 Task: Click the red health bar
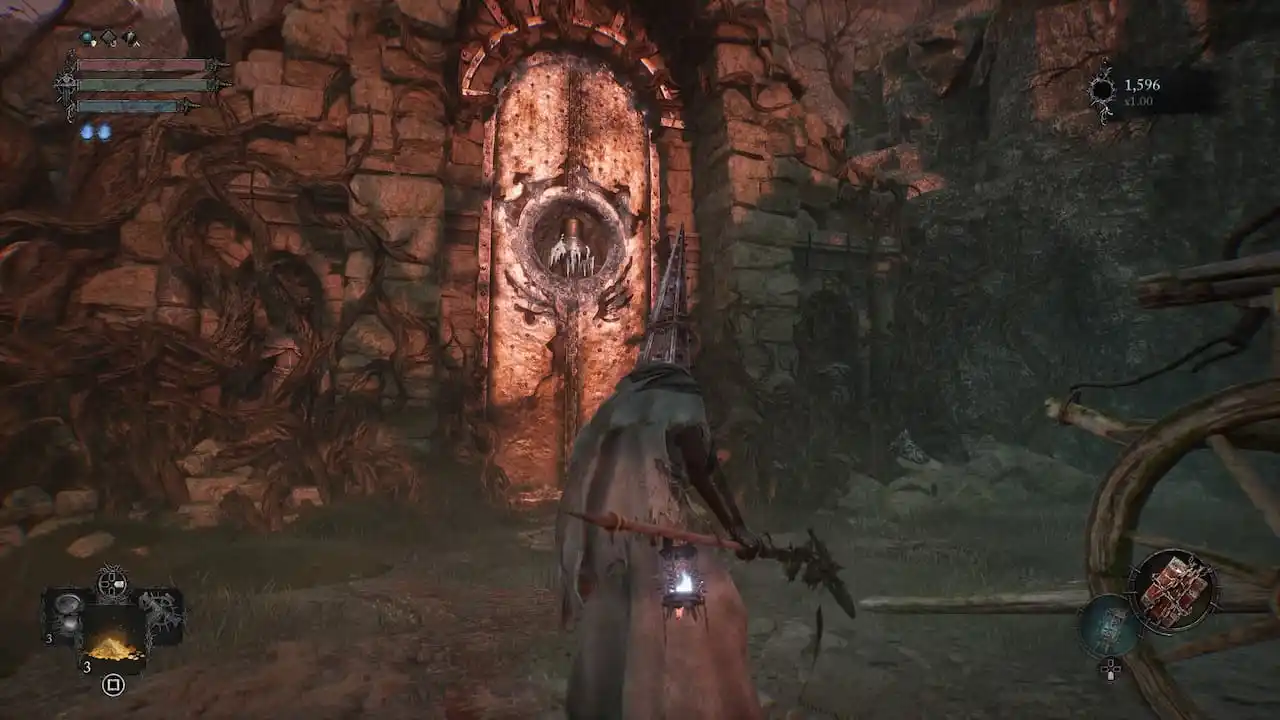(146, 65)
